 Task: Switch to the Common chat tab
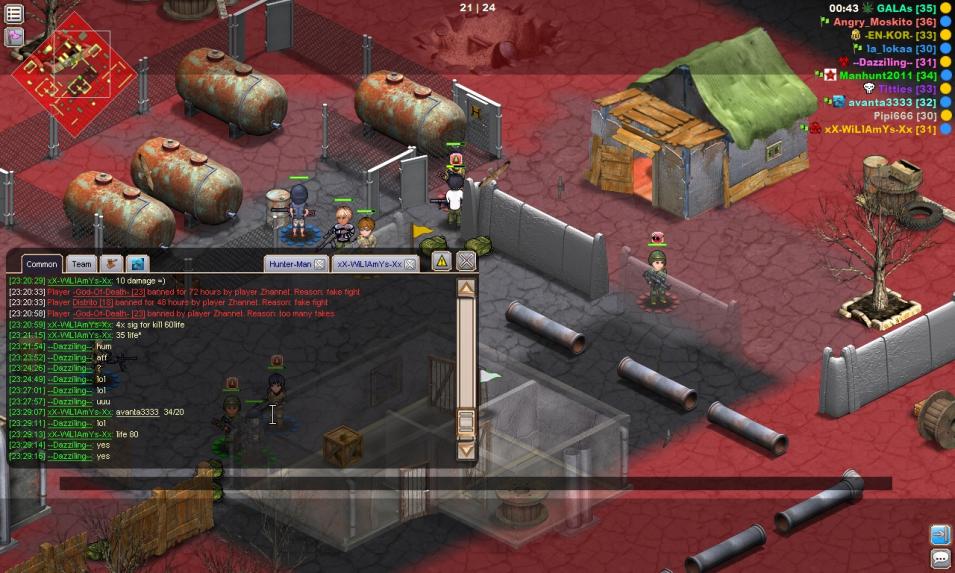[41, 264]
